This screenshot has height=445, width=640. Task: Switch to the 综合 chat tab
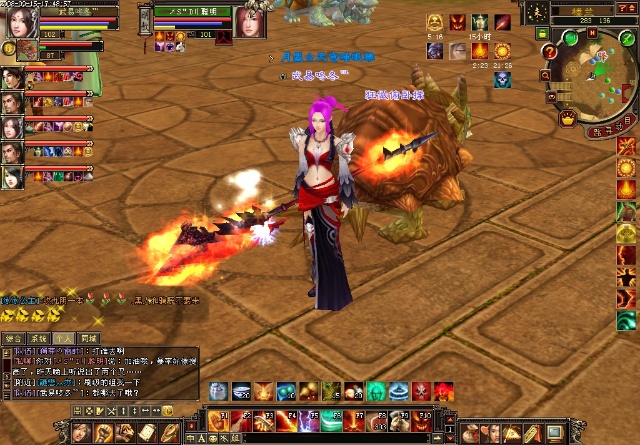point(12,339)
